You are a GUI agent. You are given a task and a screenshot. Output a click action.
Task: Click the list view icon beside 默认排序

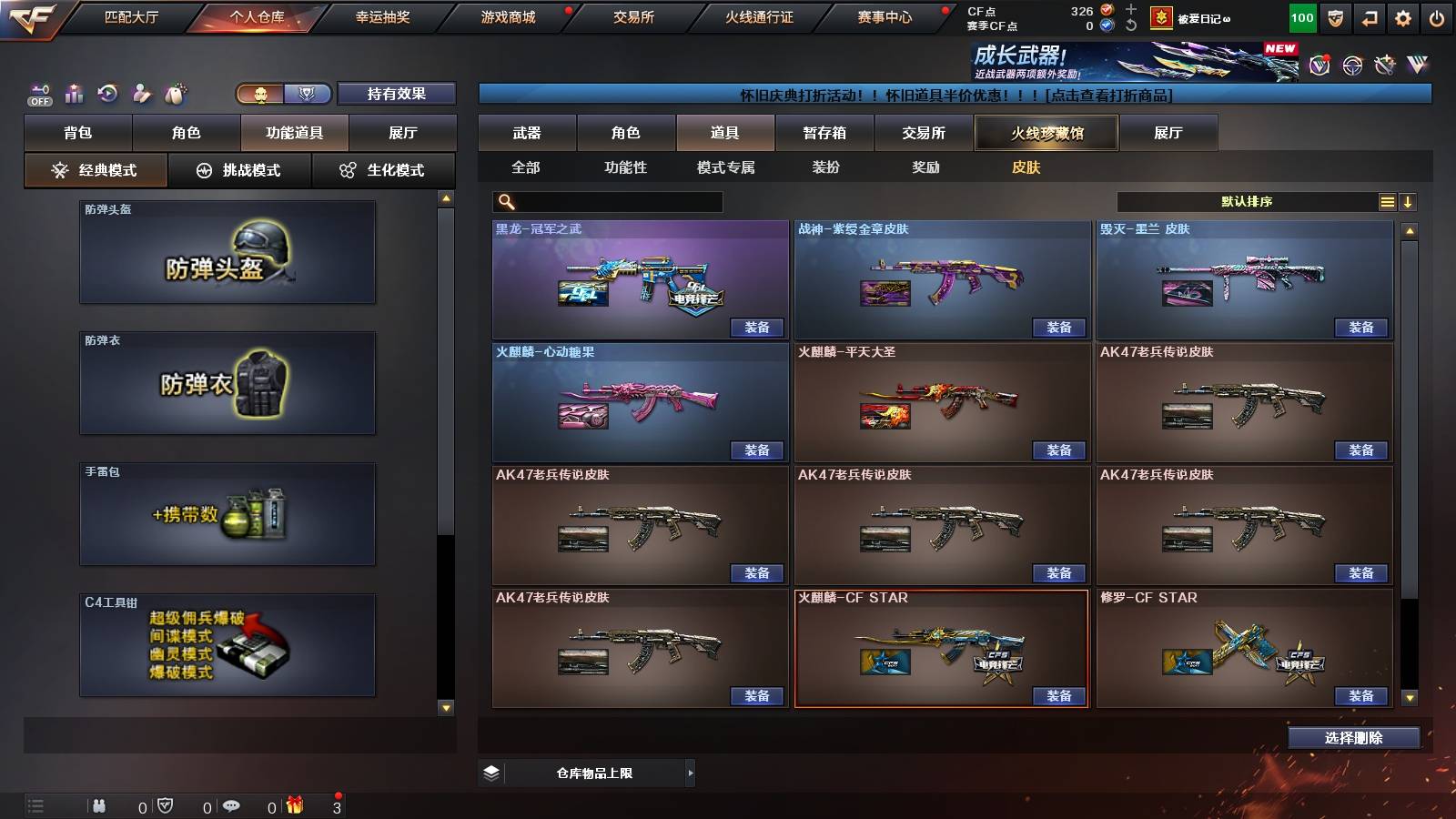(x=1387, y=201)
